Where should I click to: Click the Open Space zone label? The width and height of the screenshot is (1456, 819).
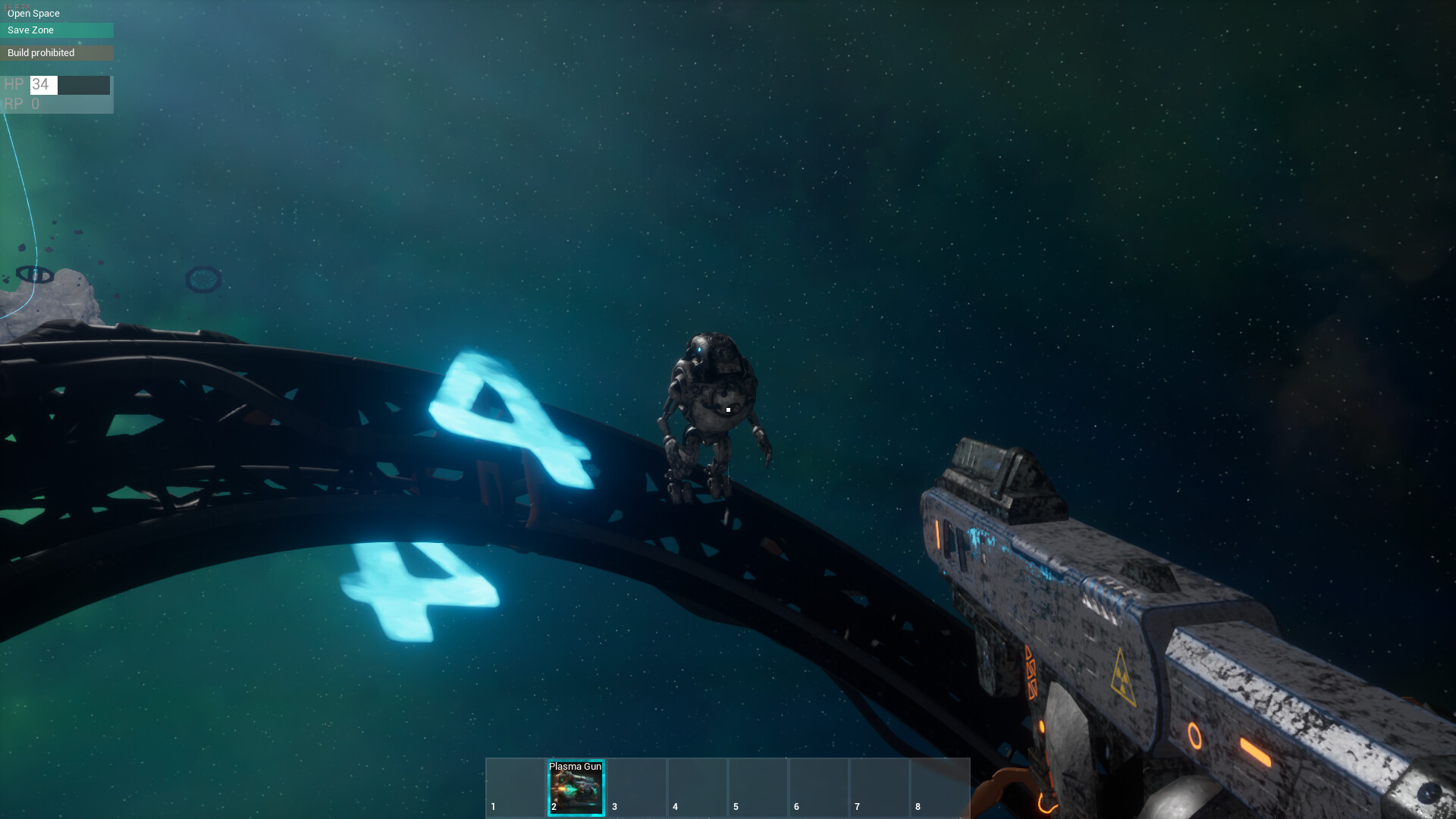pos(33,13)
